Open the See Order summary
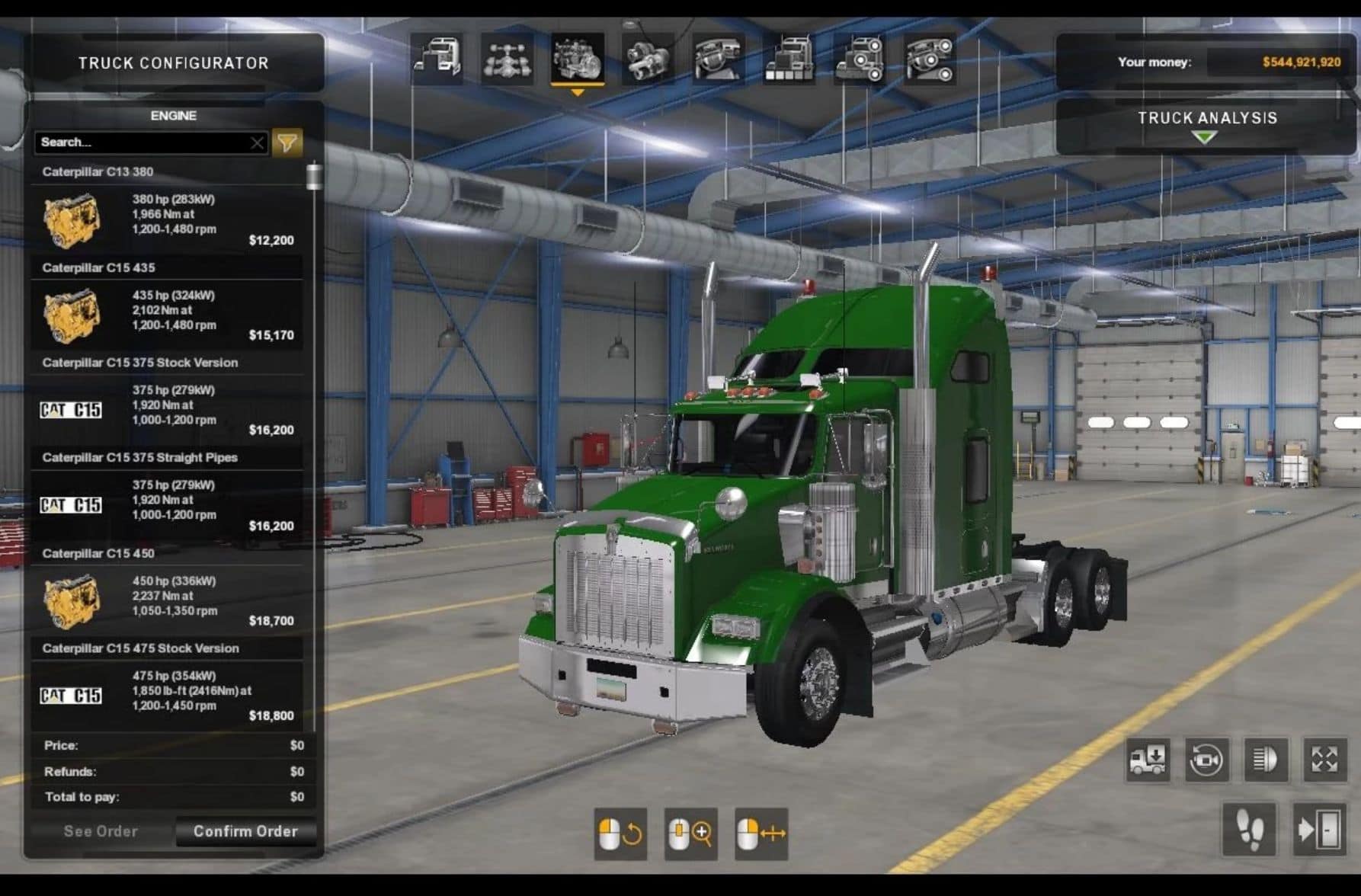This screenshot has width=1361, height=896. tap(101, 831)
